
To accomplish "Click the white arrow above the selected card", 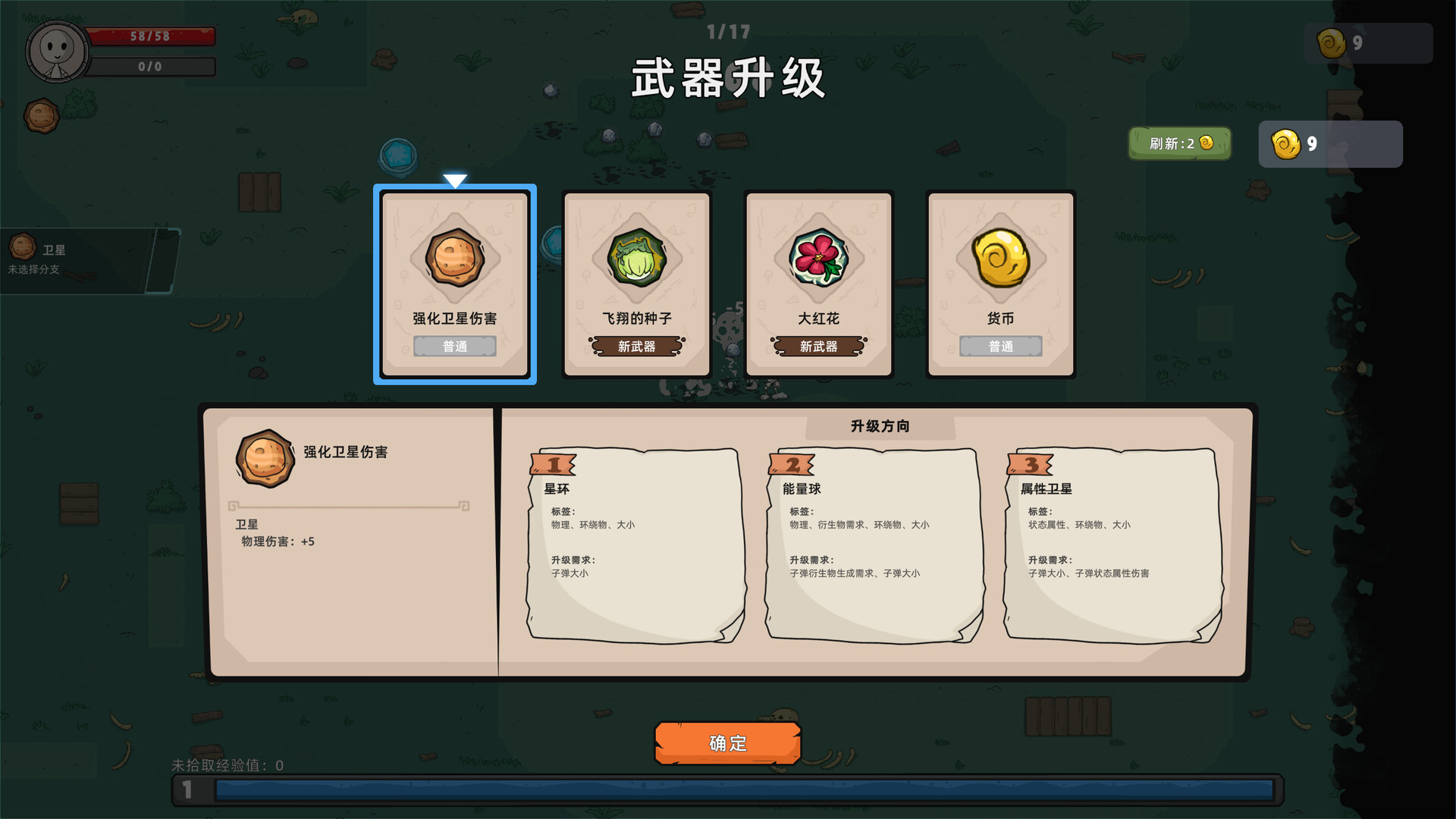I will coord(455,179).
